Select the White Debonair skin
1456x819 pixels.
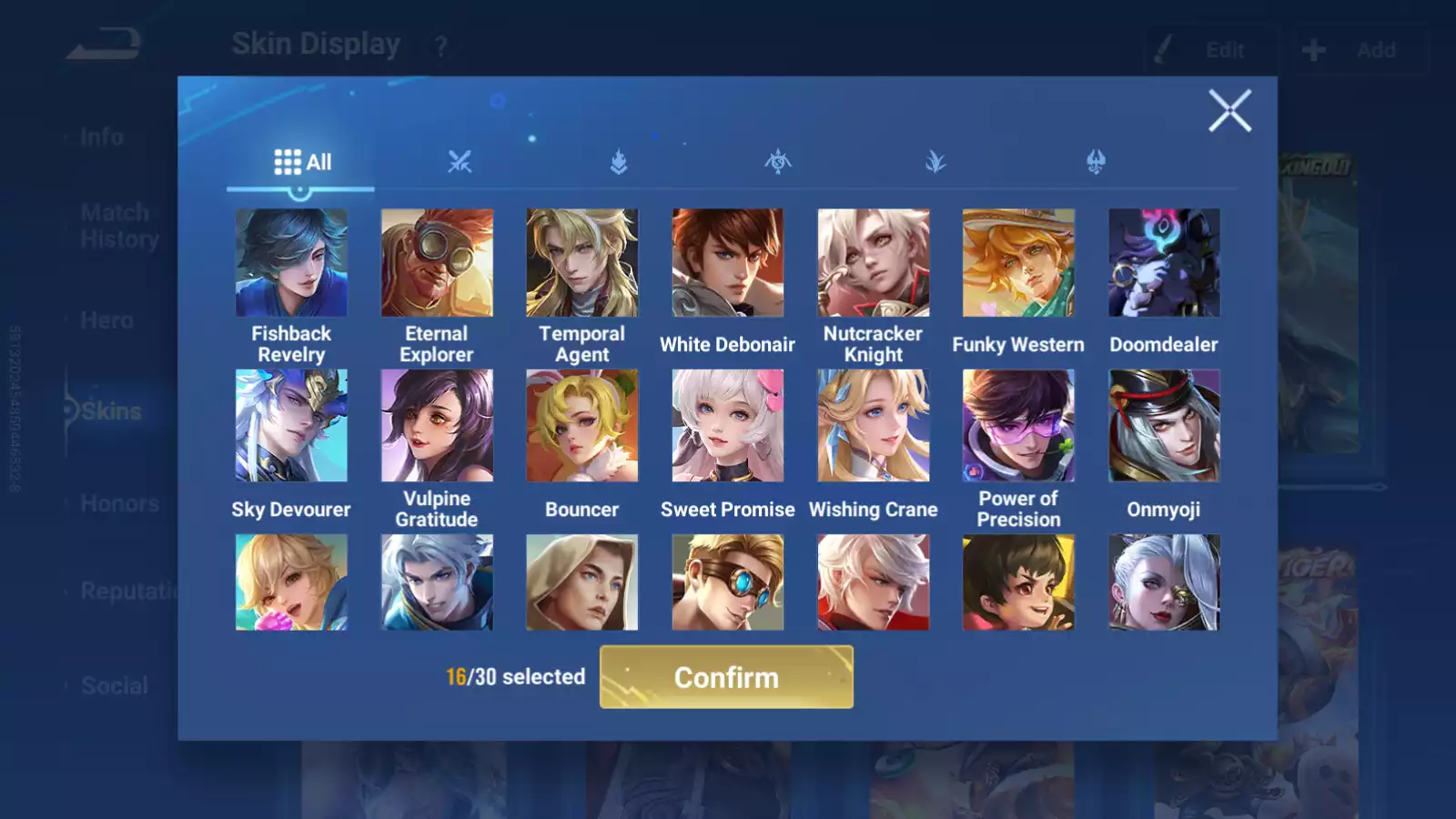tap(727, 263)
